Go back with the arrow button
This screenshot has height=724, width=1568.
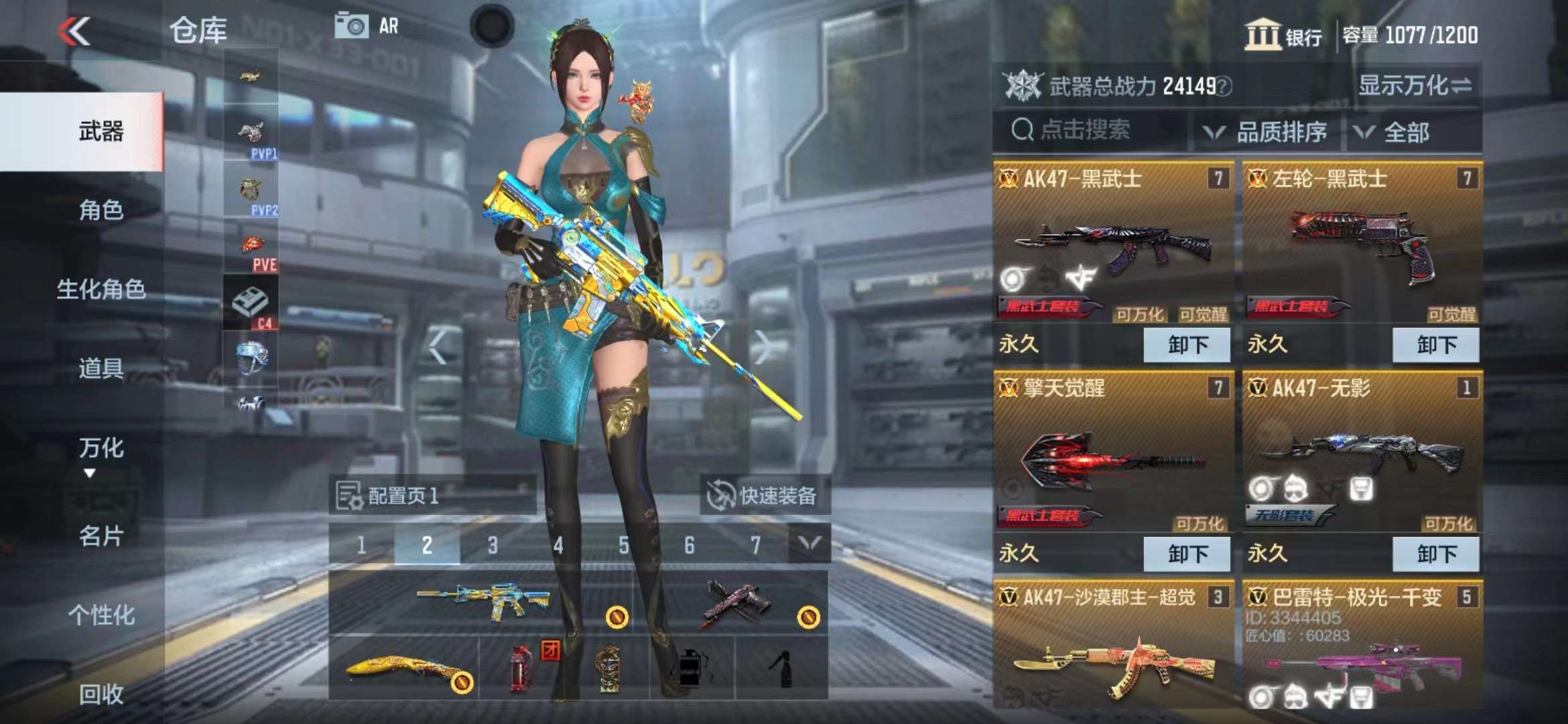74,32
